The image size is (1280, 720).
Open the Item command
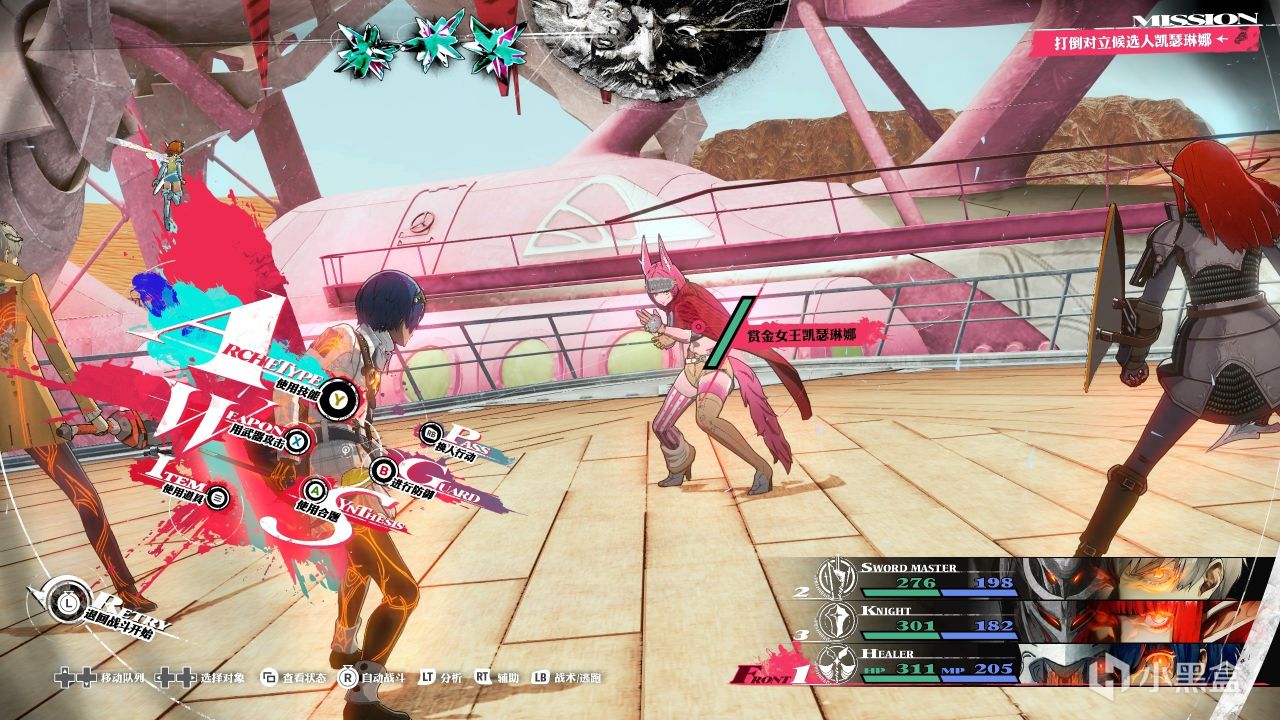point(219,497)
